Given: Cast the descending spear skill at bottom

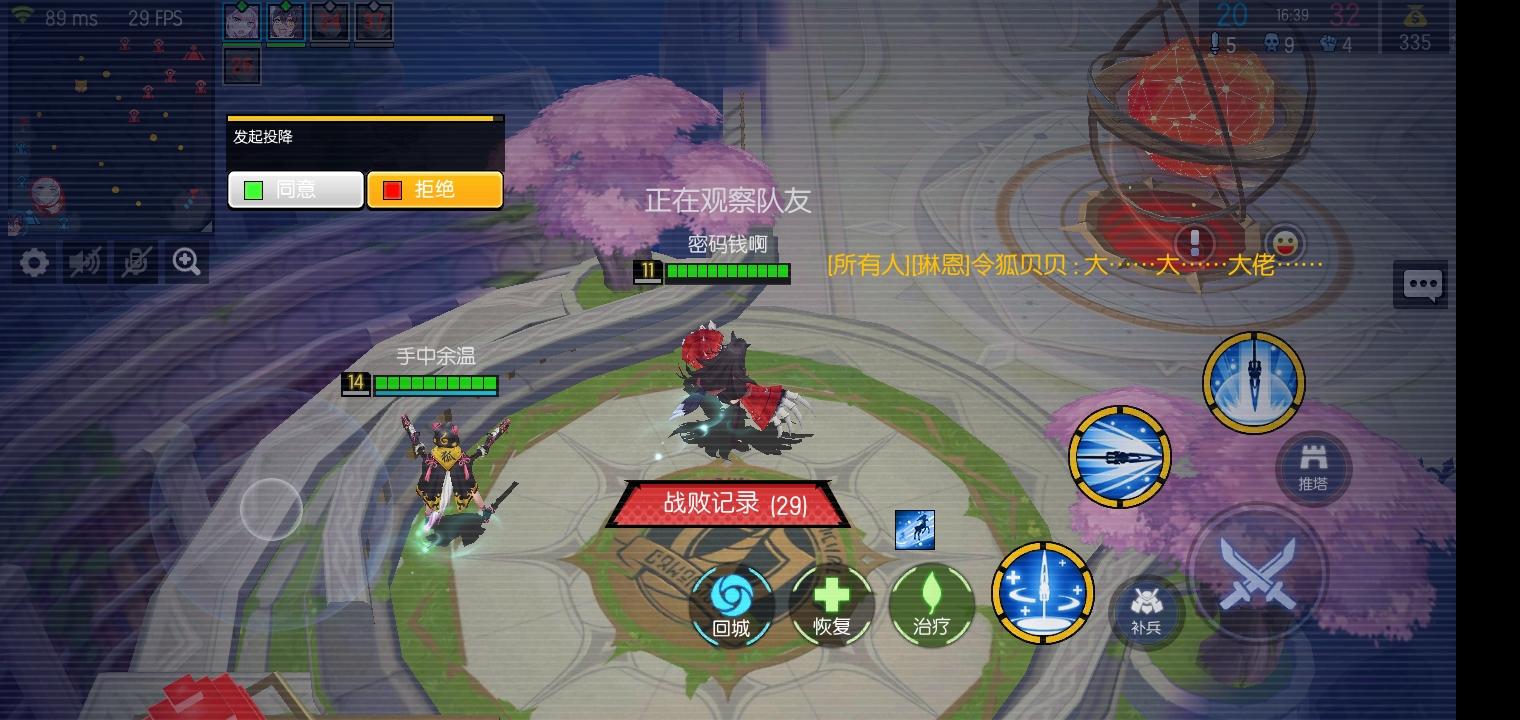Looking at the screenshot, I should tap(1043, 593).
